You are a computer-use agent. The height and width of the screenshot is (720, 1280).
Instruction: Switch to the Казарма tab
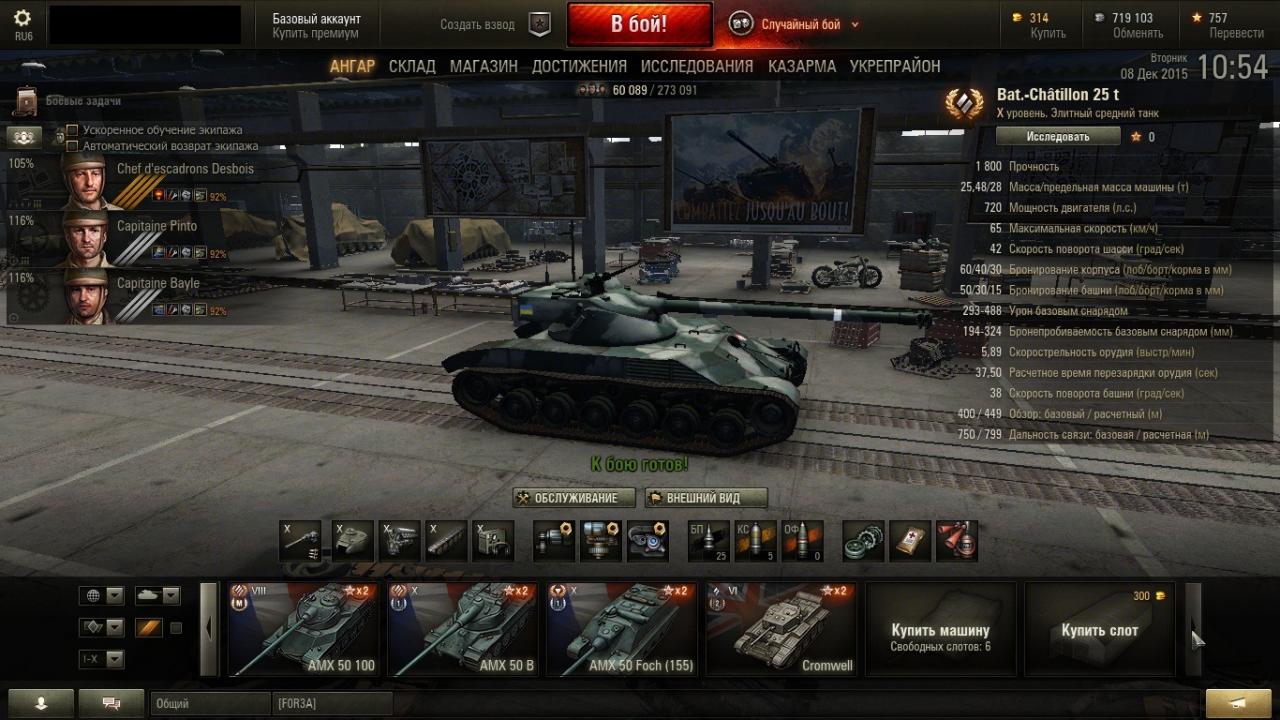pos(802,66)
